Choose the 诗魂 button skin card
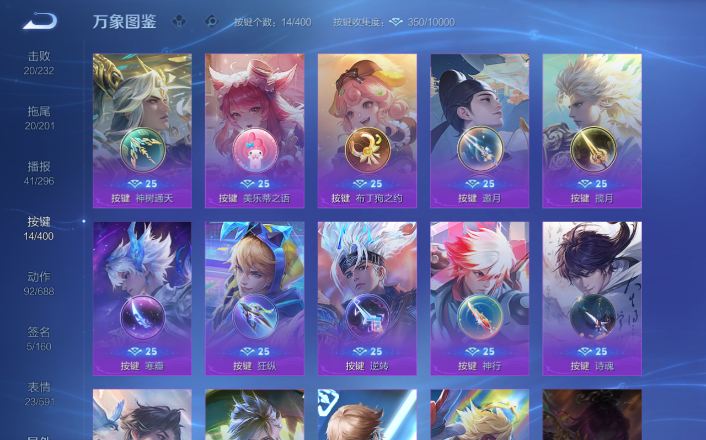The height and width of the screenshot is (440, 706). pos(592,298)
